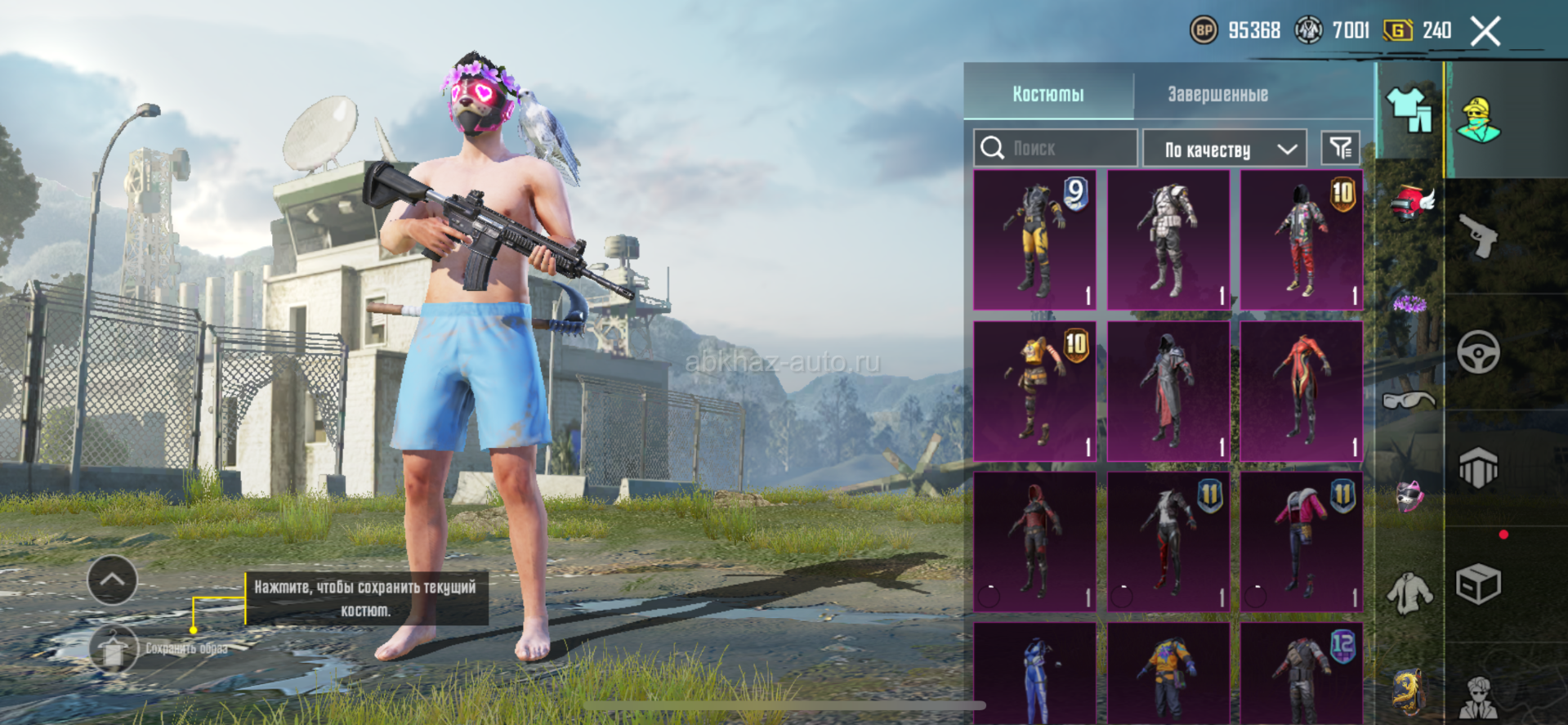The image size is (1568, 725).
Task: Select the red hooded costume with badge 10
Action: point(1302,239)
